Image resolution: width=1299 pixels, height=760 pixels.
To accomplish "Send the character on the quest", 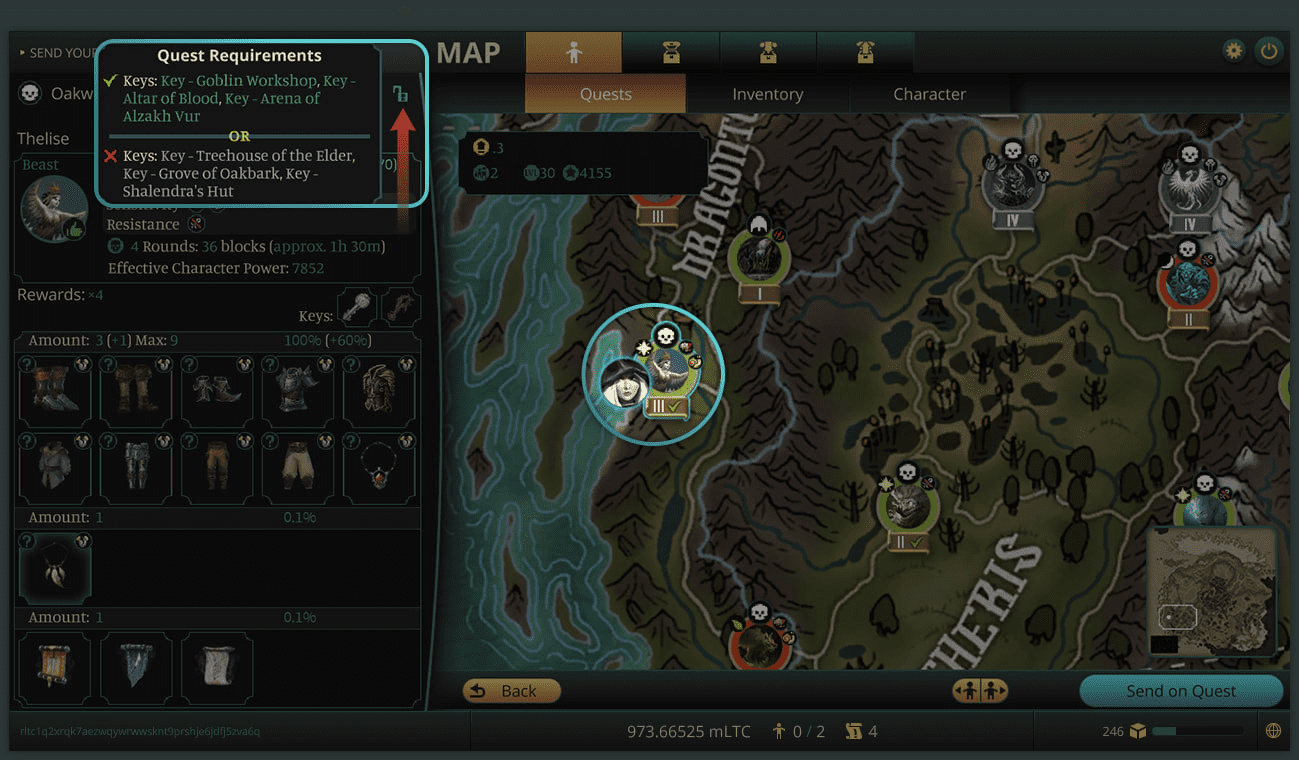I will pos(1180,691).
